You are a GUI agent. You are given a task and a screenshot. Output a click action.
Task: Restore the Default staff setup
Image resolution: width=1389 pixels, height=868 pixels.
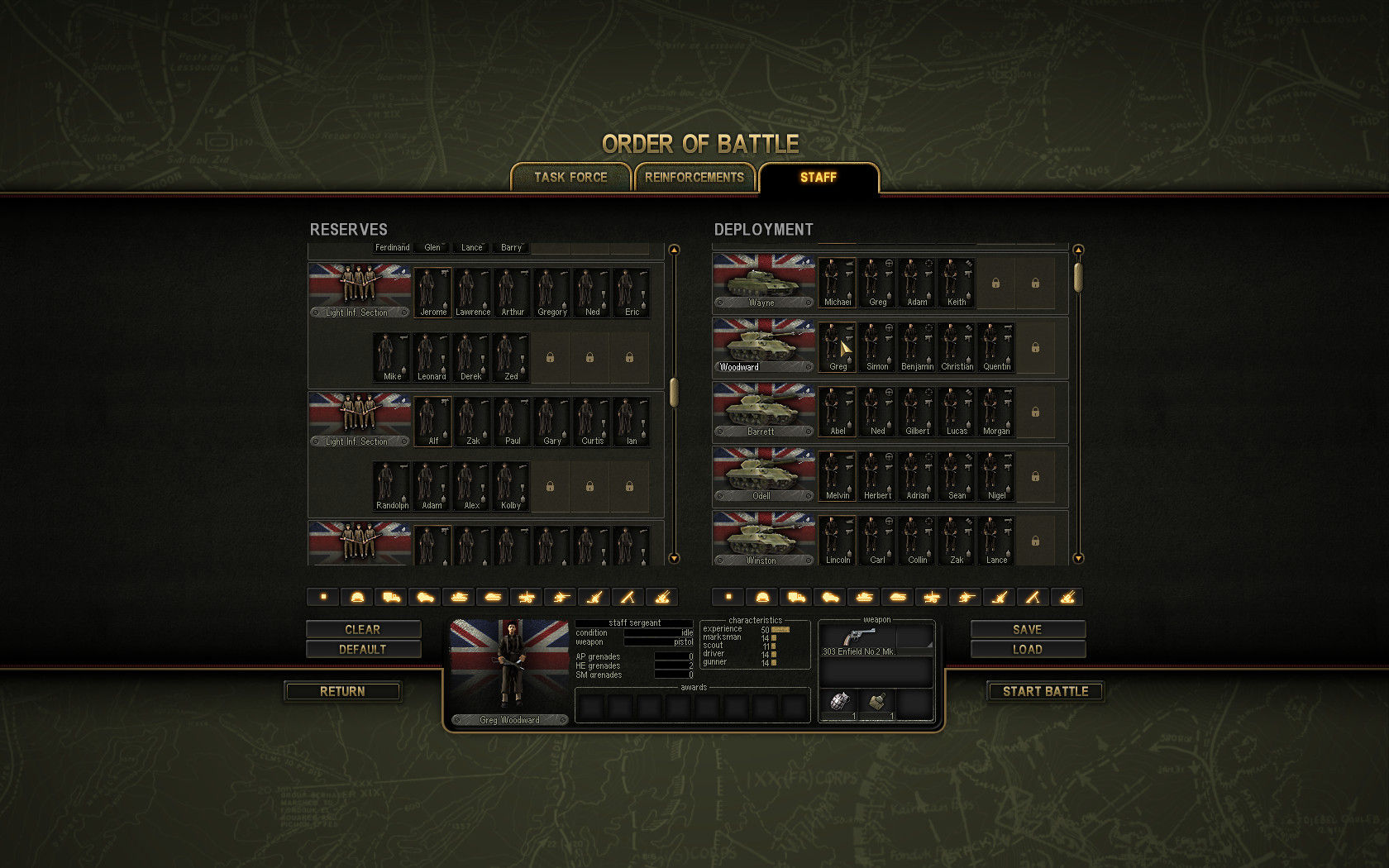[x=363, y=649]
